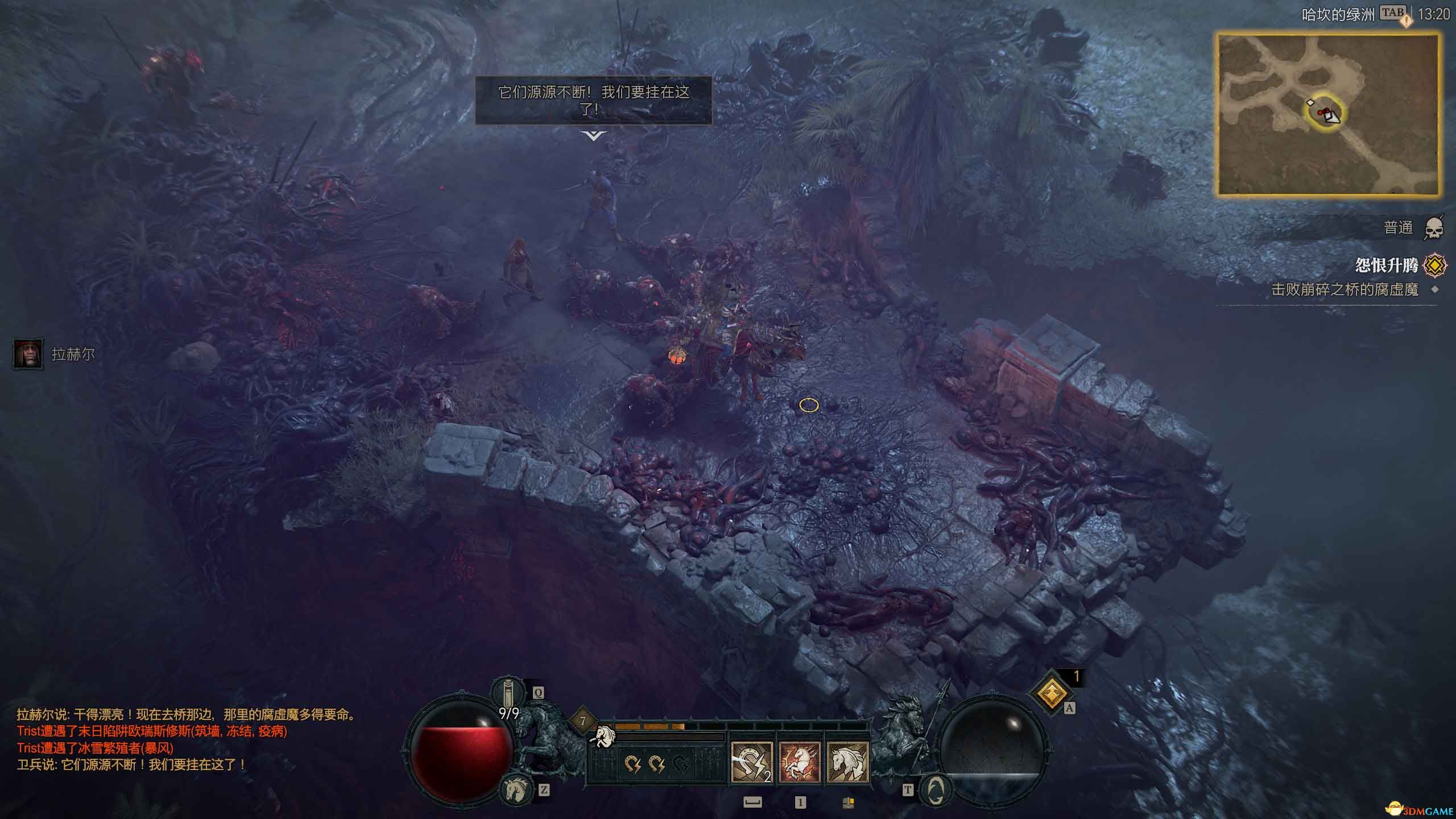Select the 怨恨升腾 quest tracker title
The height and width of the screenshot is (819, 1456).
[1385, 265]
